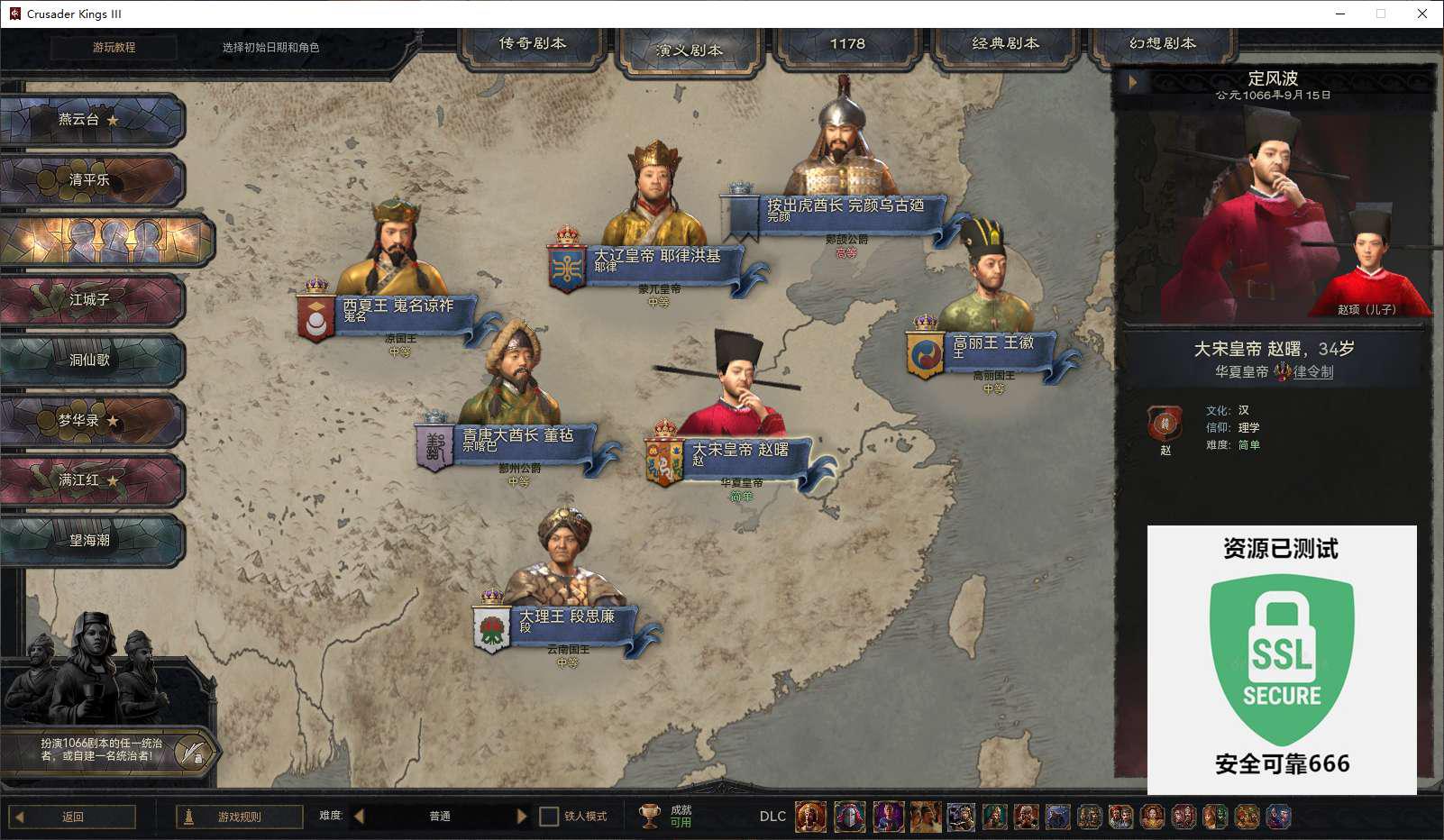Image resolution: width=1444 pixels, height=840 pixels.
Task: Select character 大辽皇帝 耶律洪基
Action: click(658, 257)
